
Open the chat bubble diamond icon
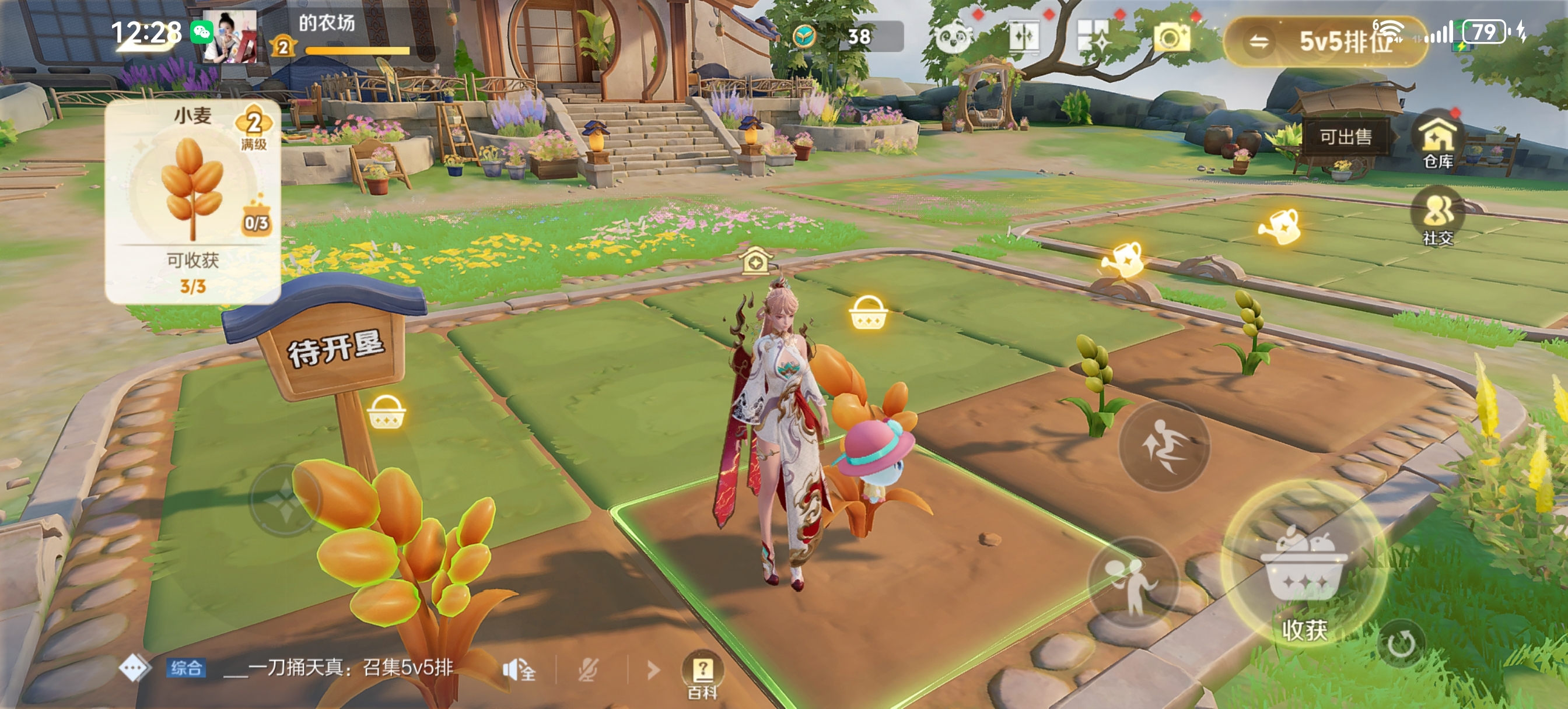pyautogui.click(x=134, y=668)
